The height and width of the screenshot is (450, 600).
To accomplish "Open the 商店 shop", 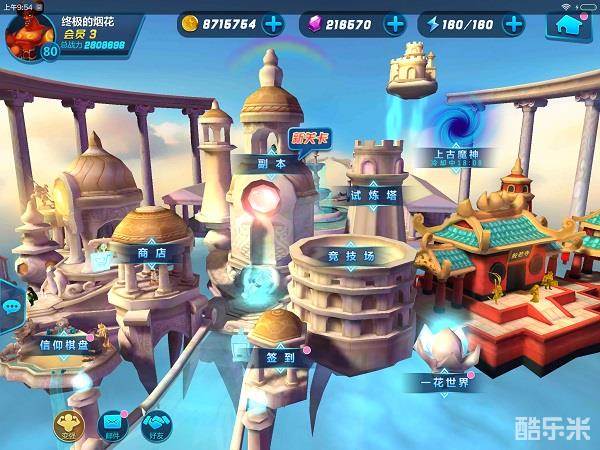I will (153, 254).
